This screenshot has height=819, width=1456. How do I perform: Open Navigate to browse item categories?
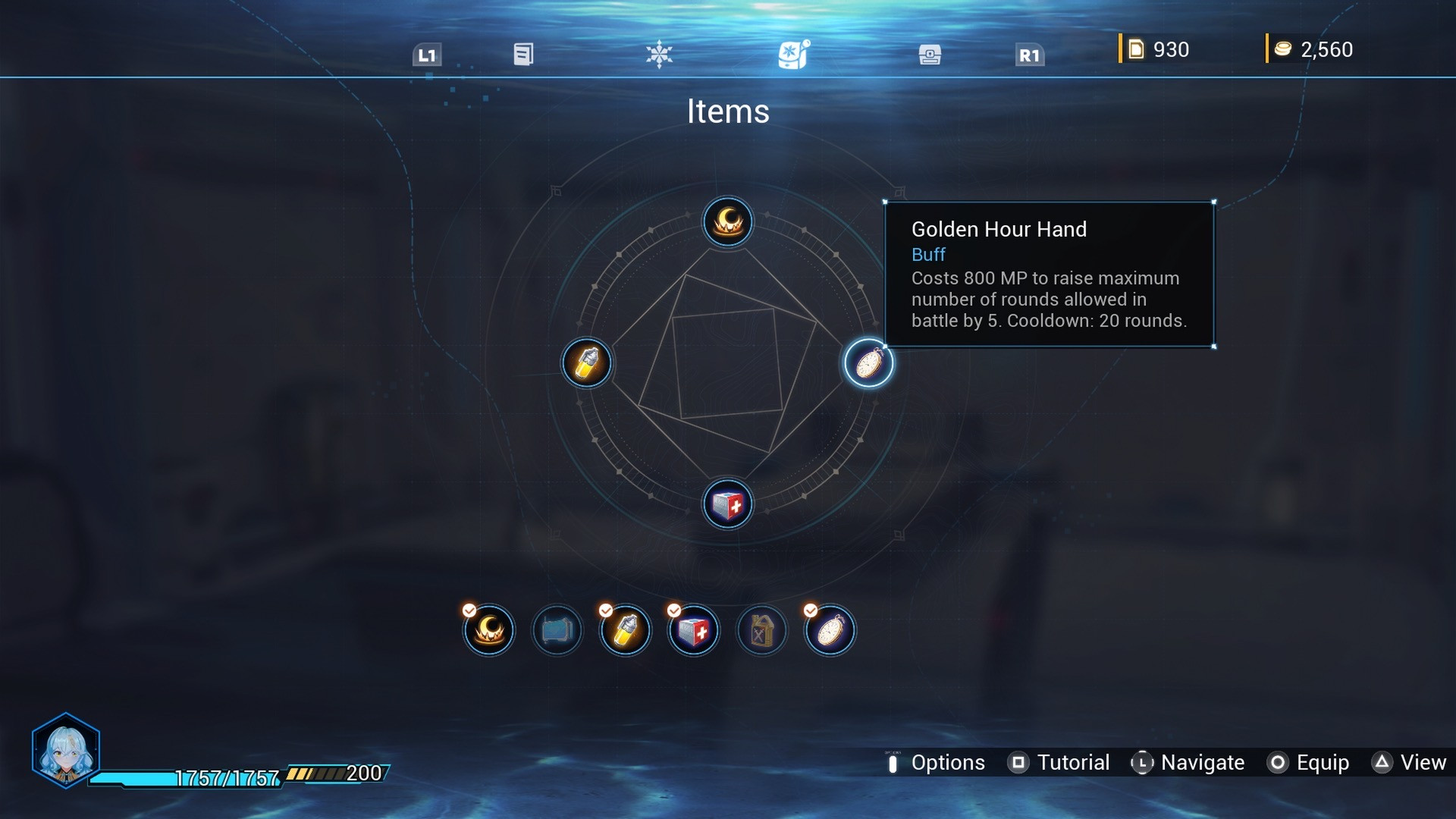pos(1202,763)
